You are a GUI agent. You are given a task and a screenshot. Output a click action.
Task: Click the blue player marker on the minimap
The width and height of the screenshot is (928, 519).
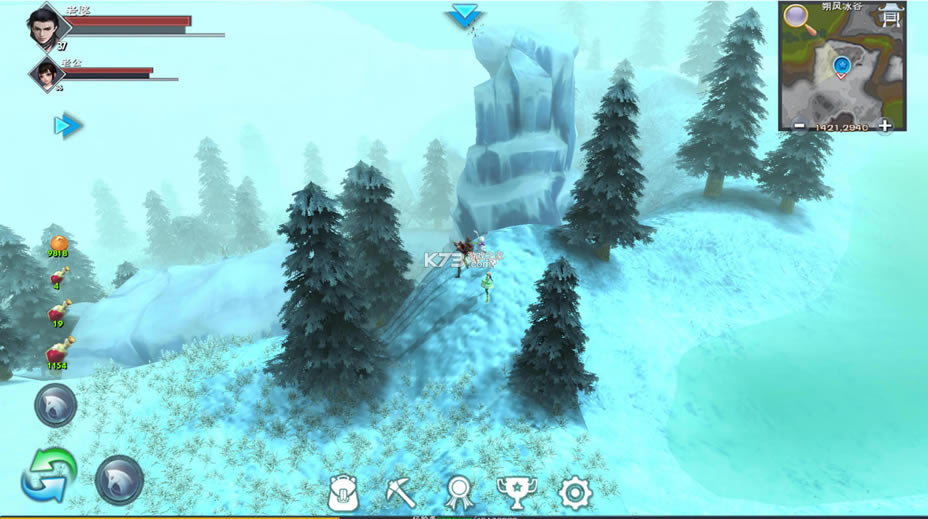[842, 67]
